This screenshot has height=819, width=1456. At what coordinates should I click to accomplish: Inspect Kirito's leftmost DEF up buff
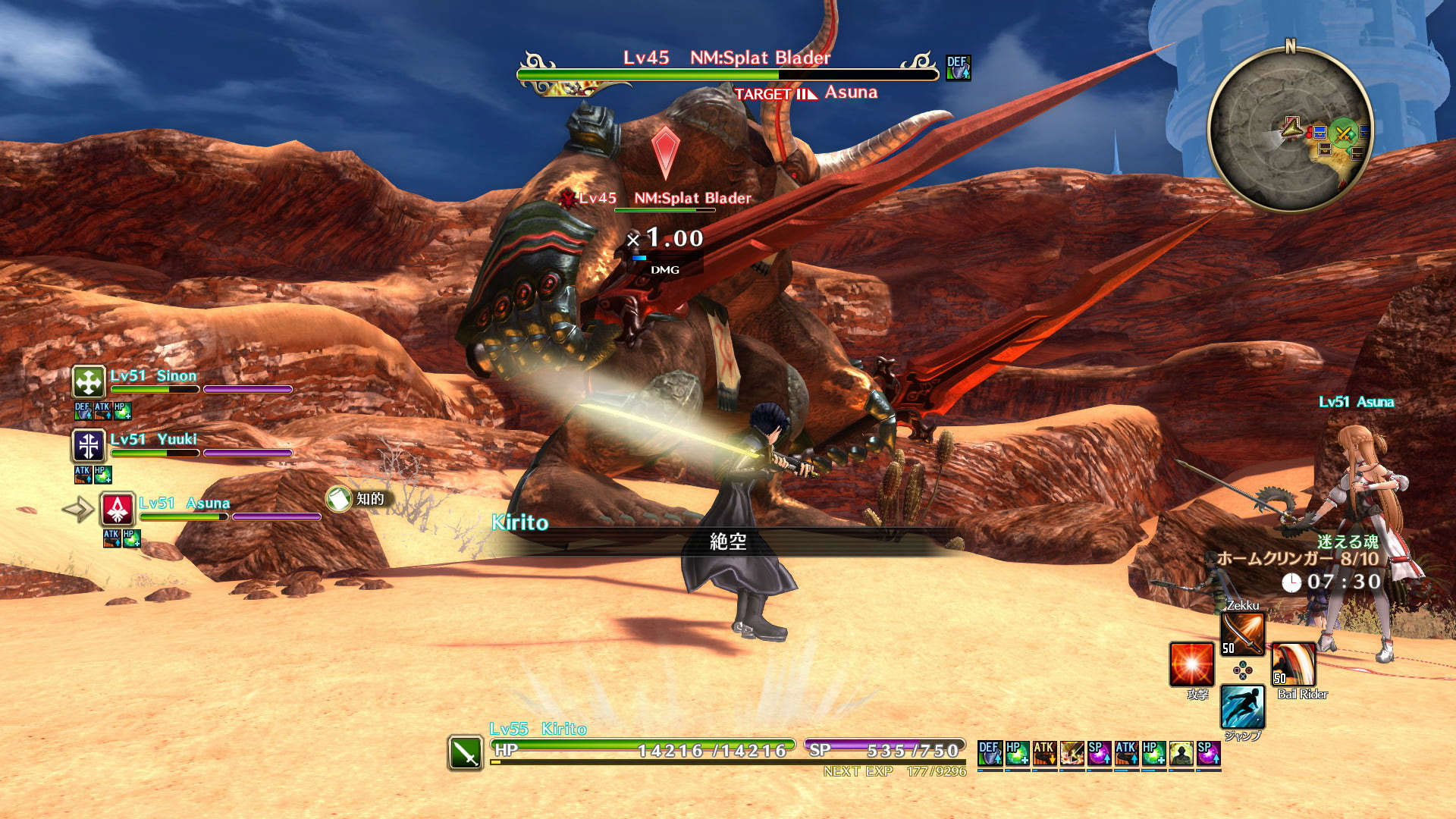pos(990,752)
